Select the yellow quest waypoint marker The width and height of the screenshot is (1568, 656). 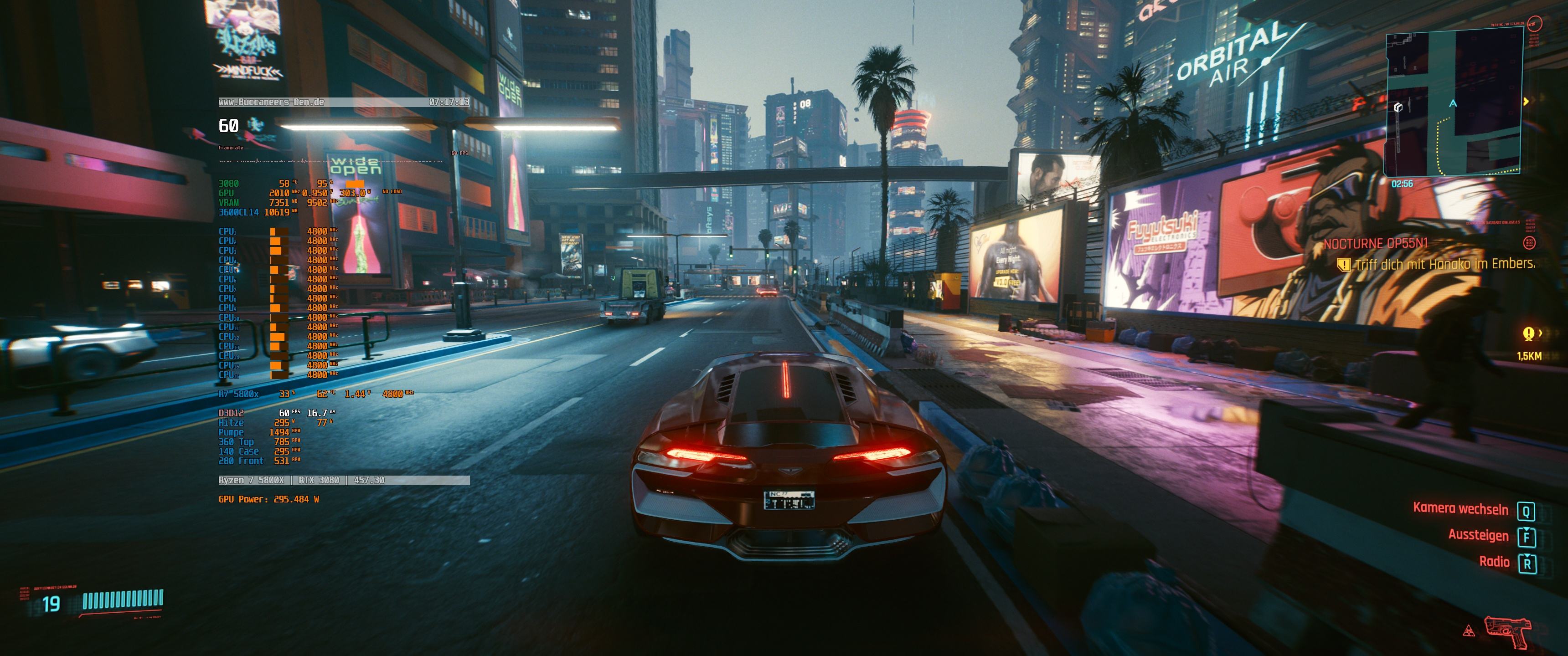[x=1528, y=333]
